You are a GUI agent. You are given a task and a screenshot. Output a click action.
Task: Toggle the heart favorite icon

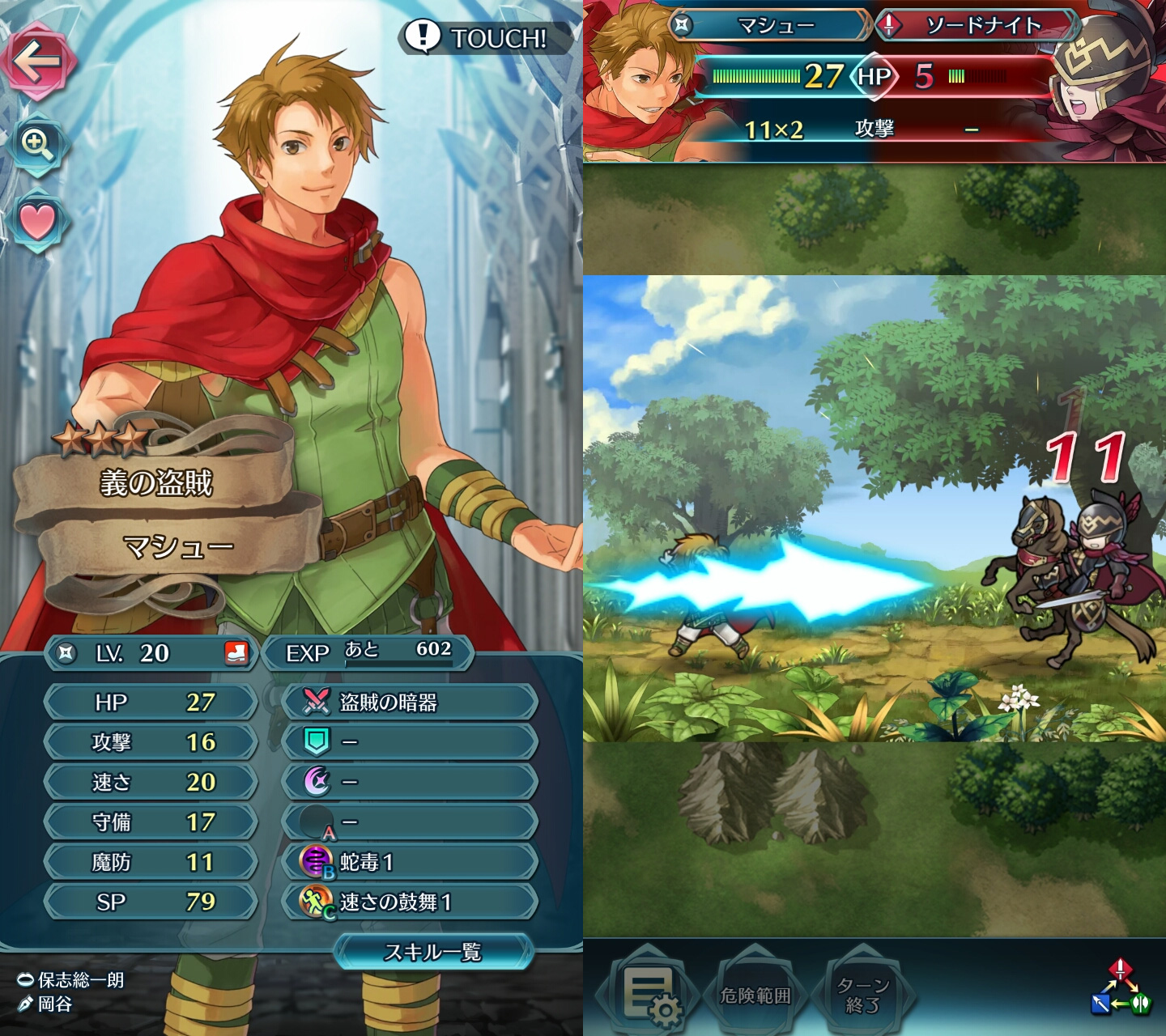37,221
